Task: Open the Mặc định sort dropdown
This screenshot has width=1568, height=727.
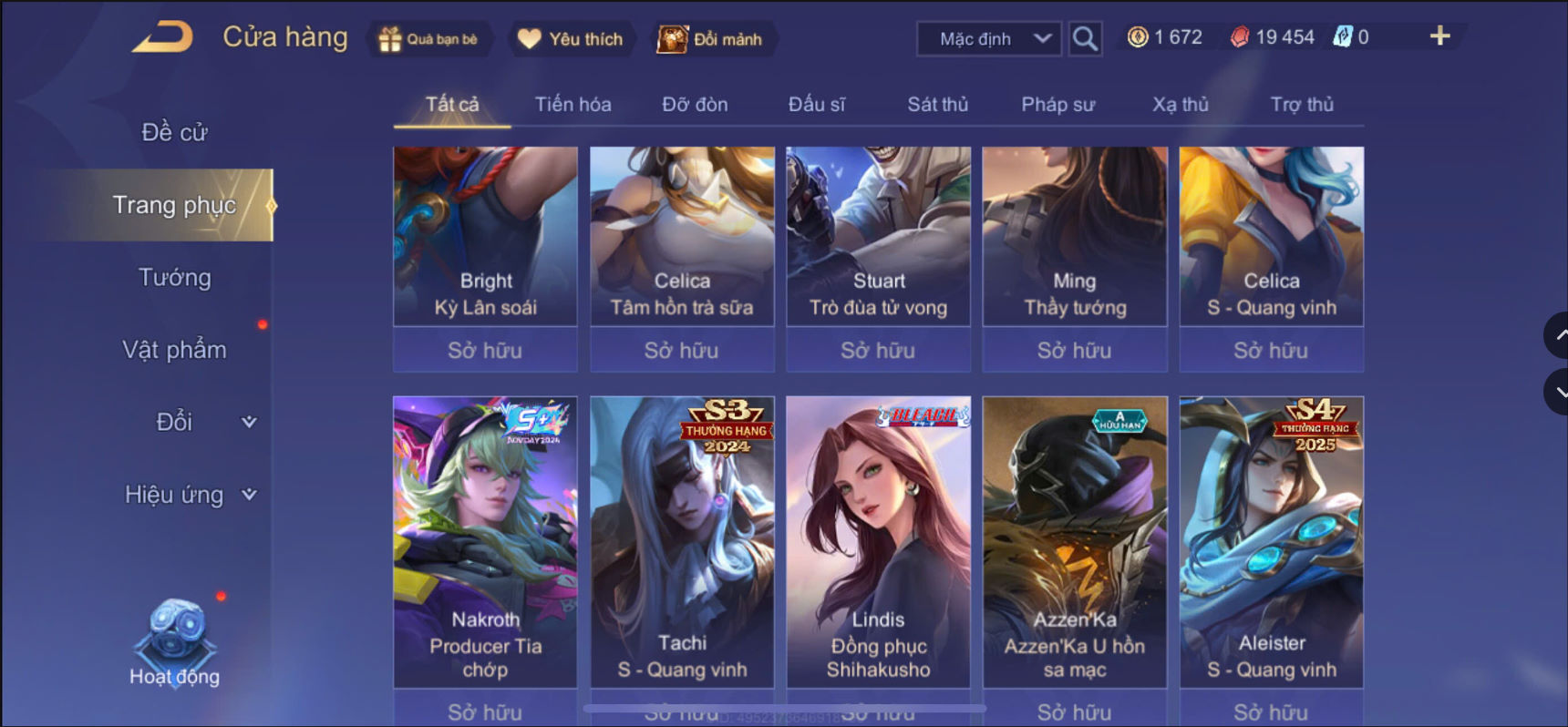Action: pyautogui.click(x=987, y=38)
